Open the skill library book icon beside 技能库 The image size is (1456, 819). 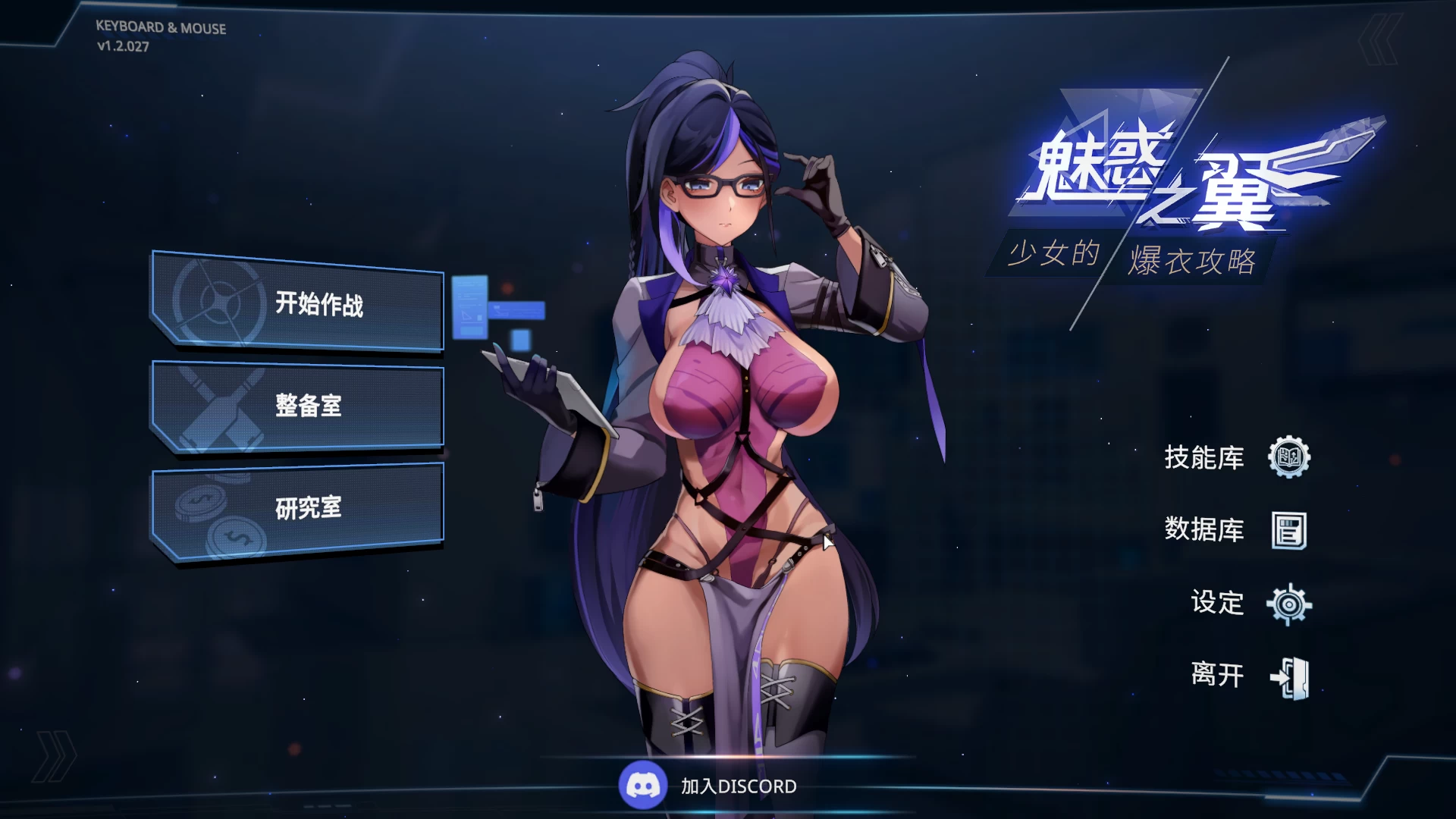coord(1289,458)
